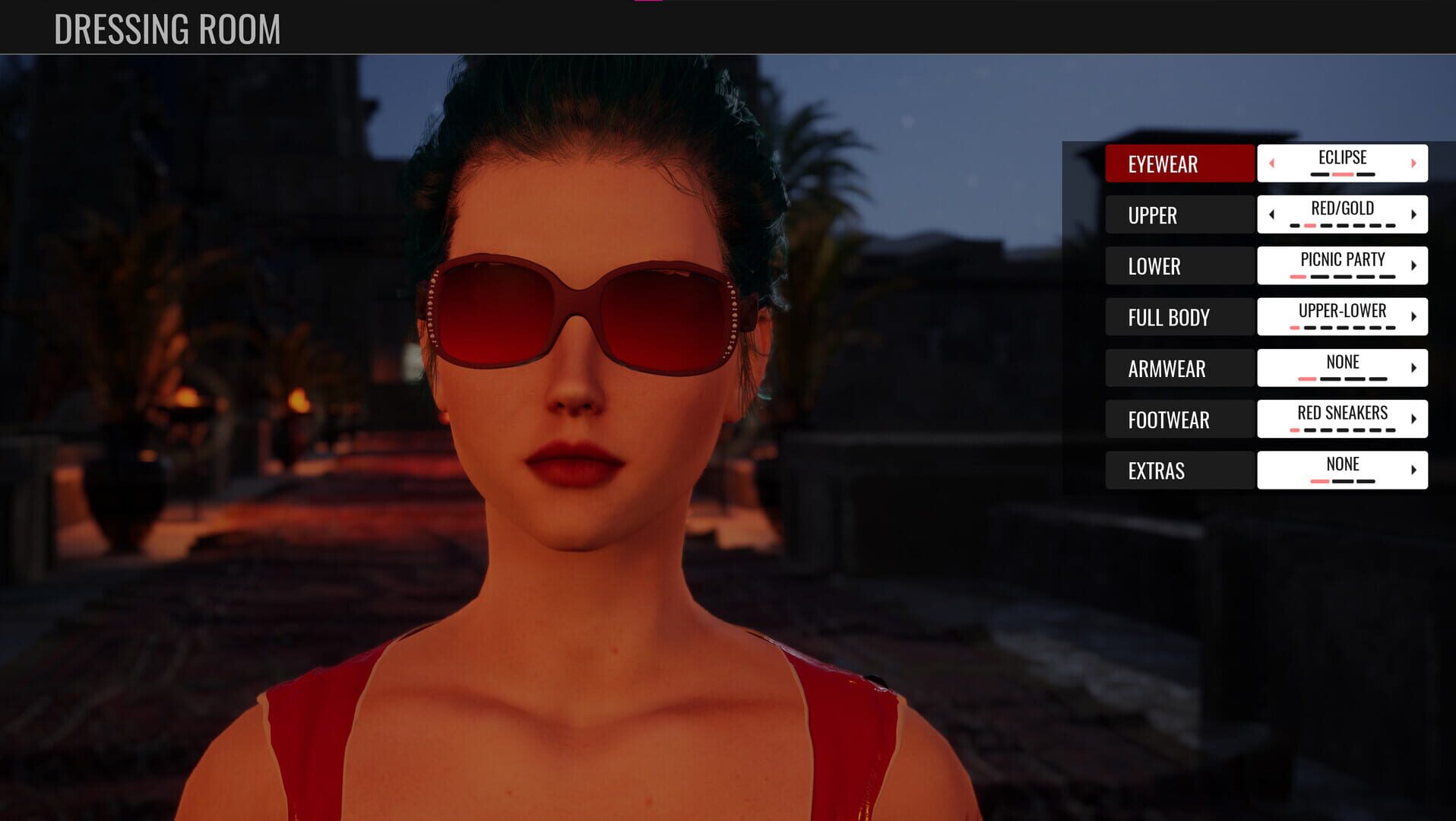Image resolution: width=1456 pixels, height=821 pixels.
Task: Select the Extras category
Action: click(1179, 471)
